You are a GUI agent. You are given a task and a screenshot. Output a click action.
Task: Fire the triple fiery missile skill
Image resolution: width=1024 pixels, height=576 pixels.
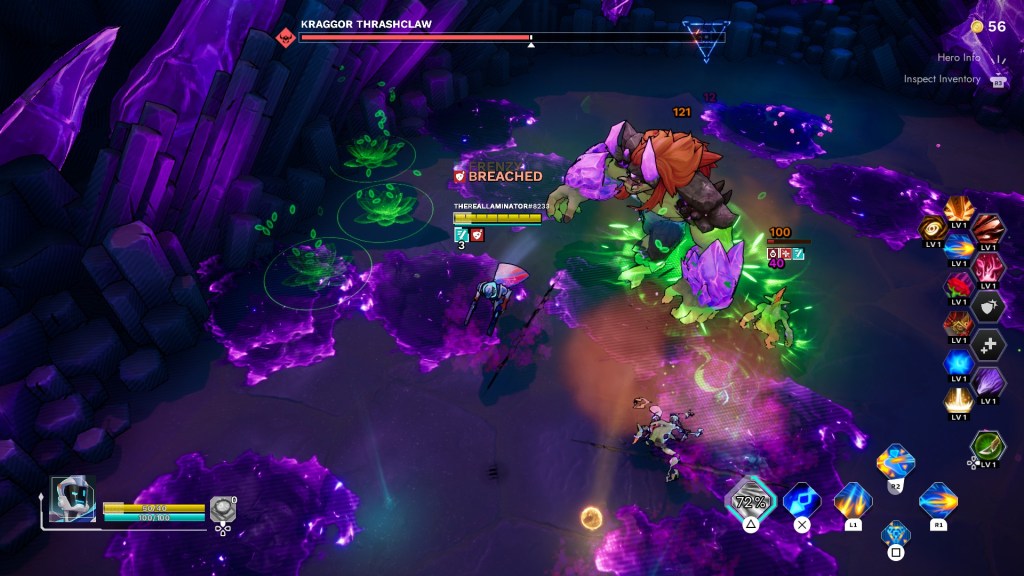(853, 500)
